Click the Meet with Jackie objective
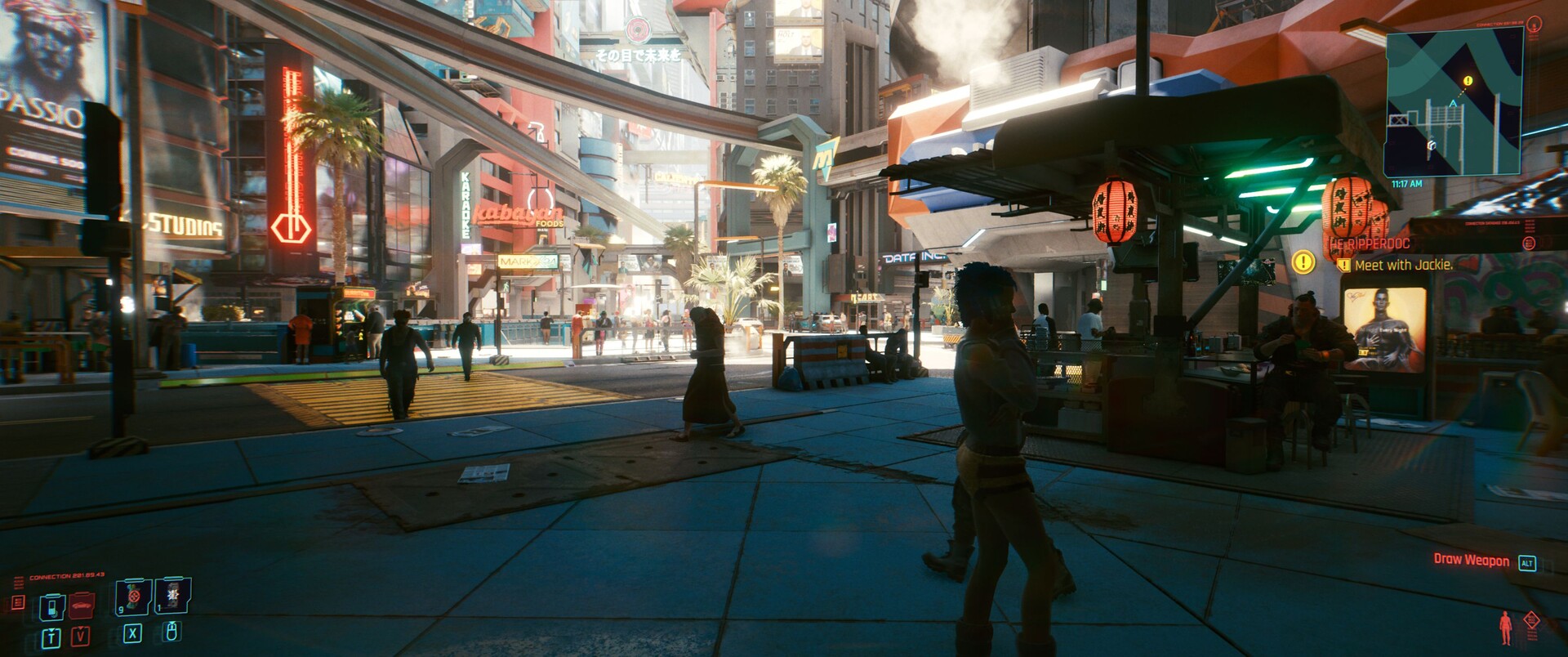Screen dimensions: 1568x657 (x=1403, y=265)
